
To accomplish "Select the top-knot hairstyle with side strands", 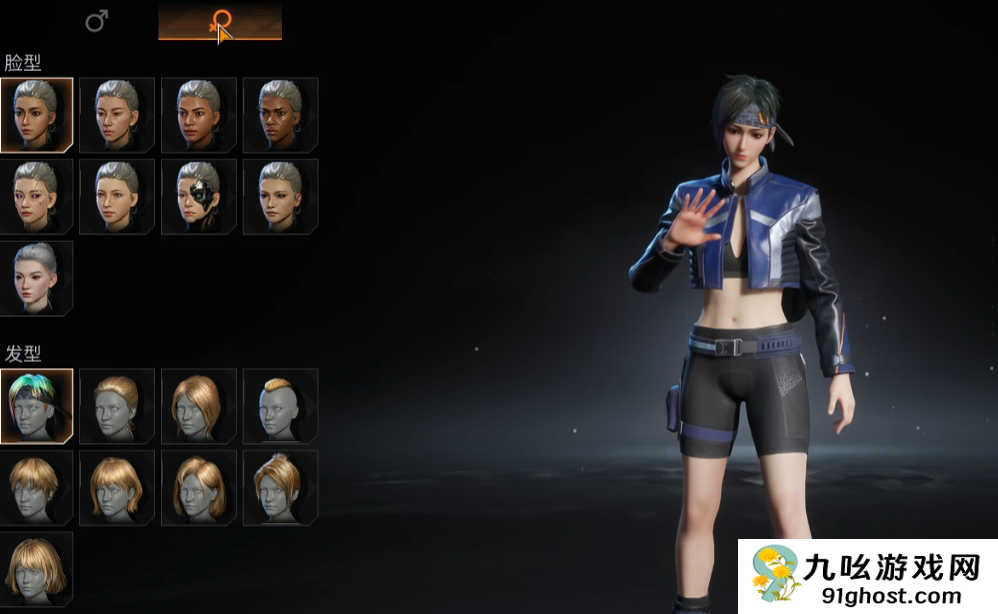I will 280,487.
